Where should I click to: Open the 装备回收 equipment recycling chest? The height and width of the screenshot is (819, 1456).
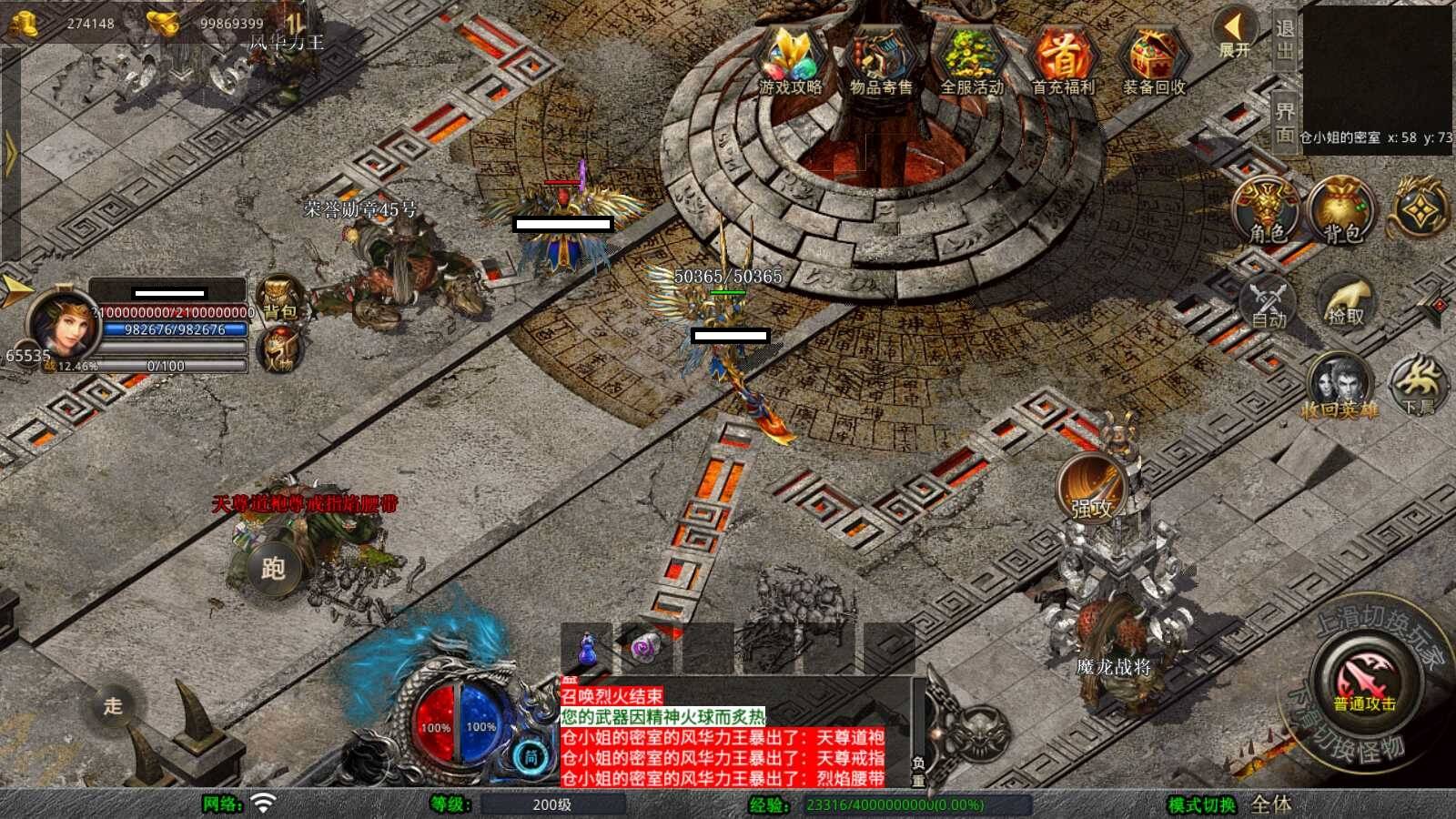click(x=1154, y=60)
